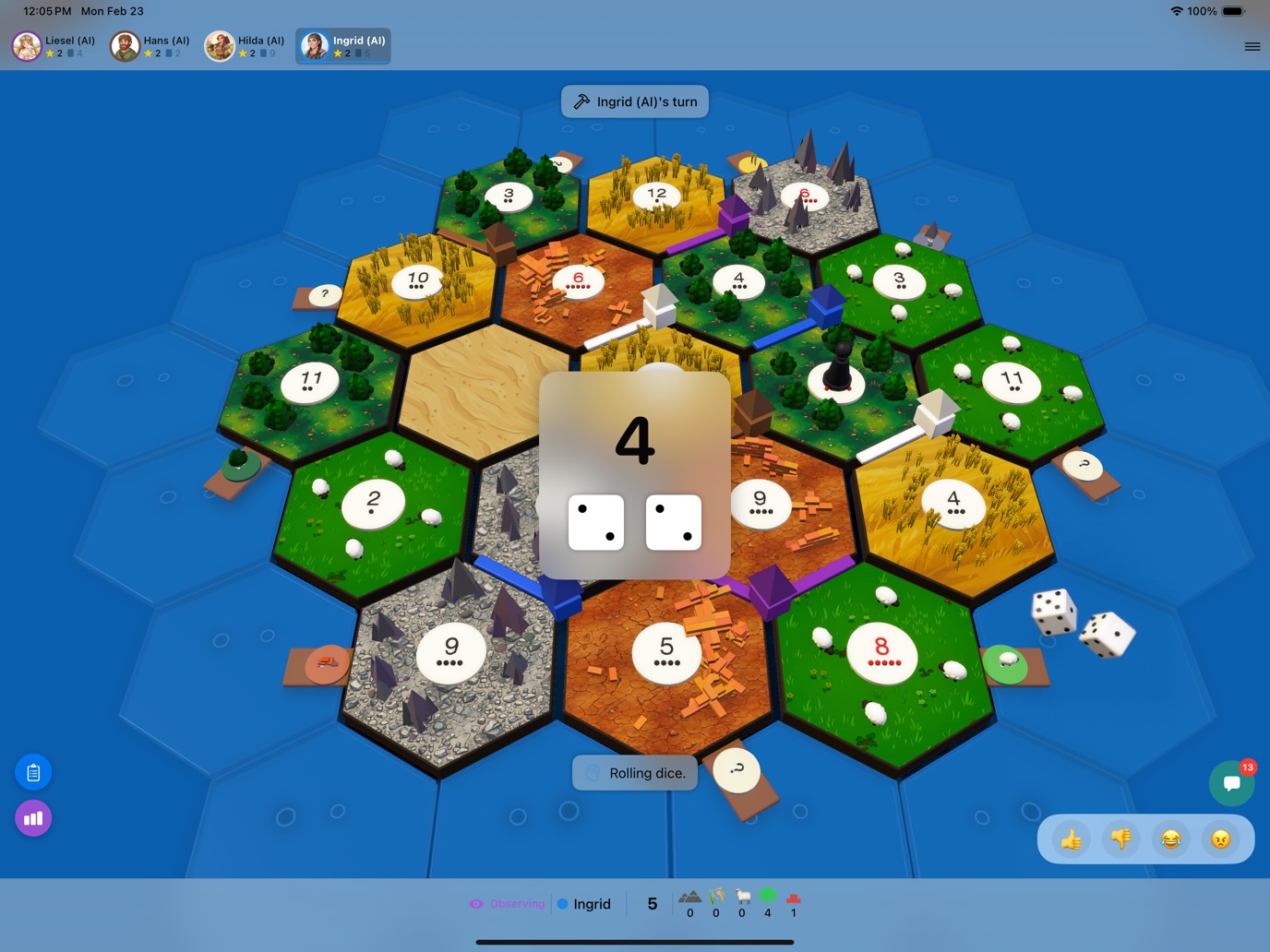Click the Rolling dice status button
Screen dimensions: 1270x952
[x=634, y=772]
